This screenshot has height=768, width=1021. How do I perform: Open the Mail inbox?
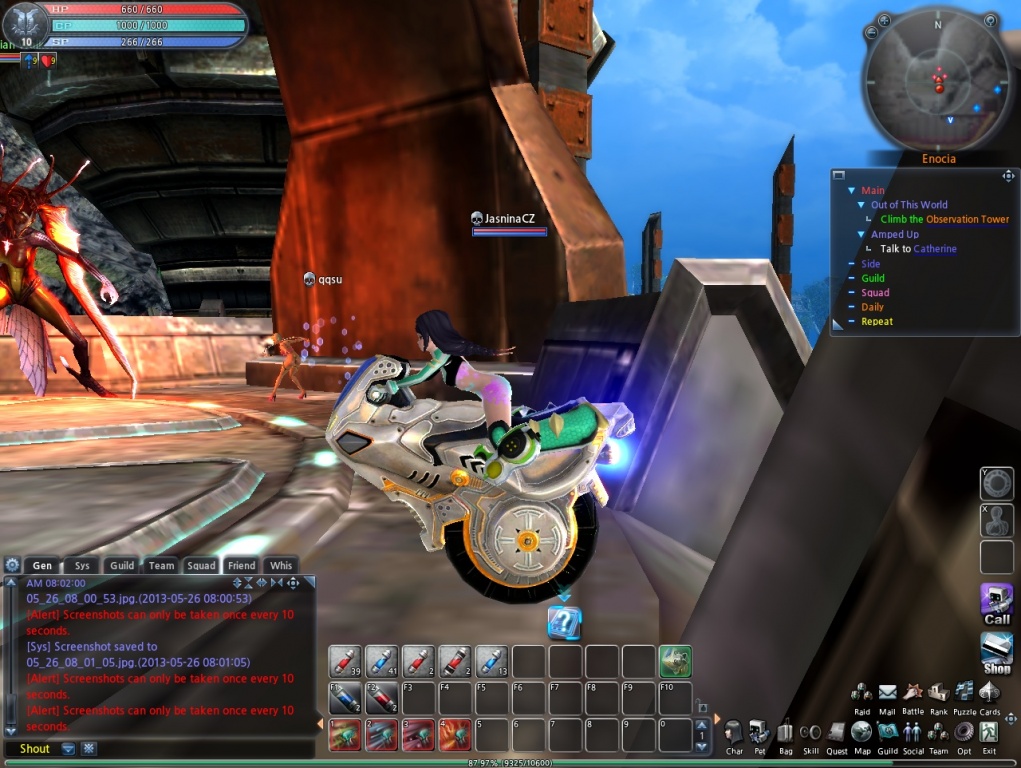(x=887, y=693)
